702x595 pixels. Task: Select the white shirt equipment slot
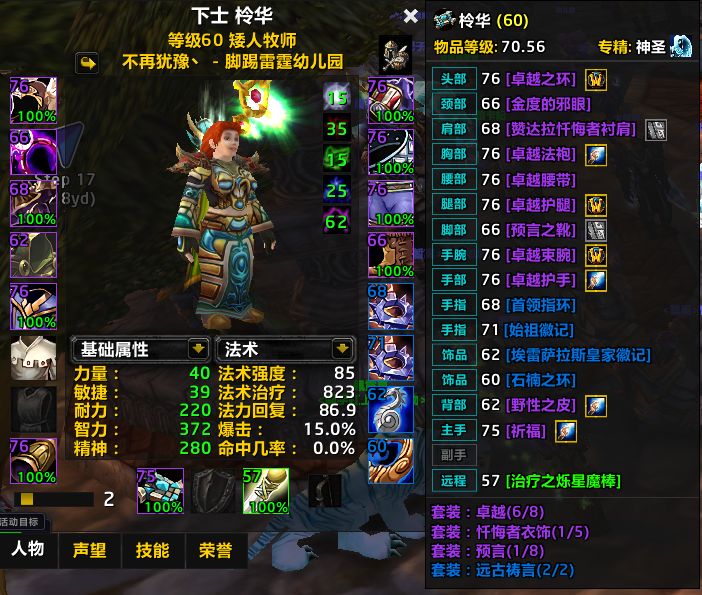[32, 360]
